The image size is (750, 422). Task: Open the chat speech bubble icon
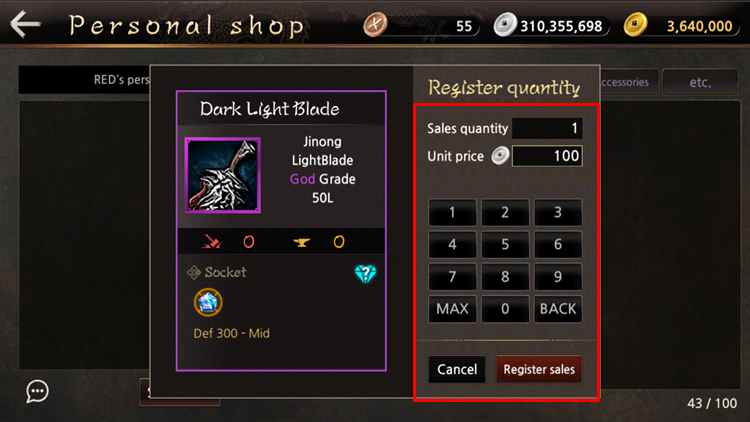point(38,391)
